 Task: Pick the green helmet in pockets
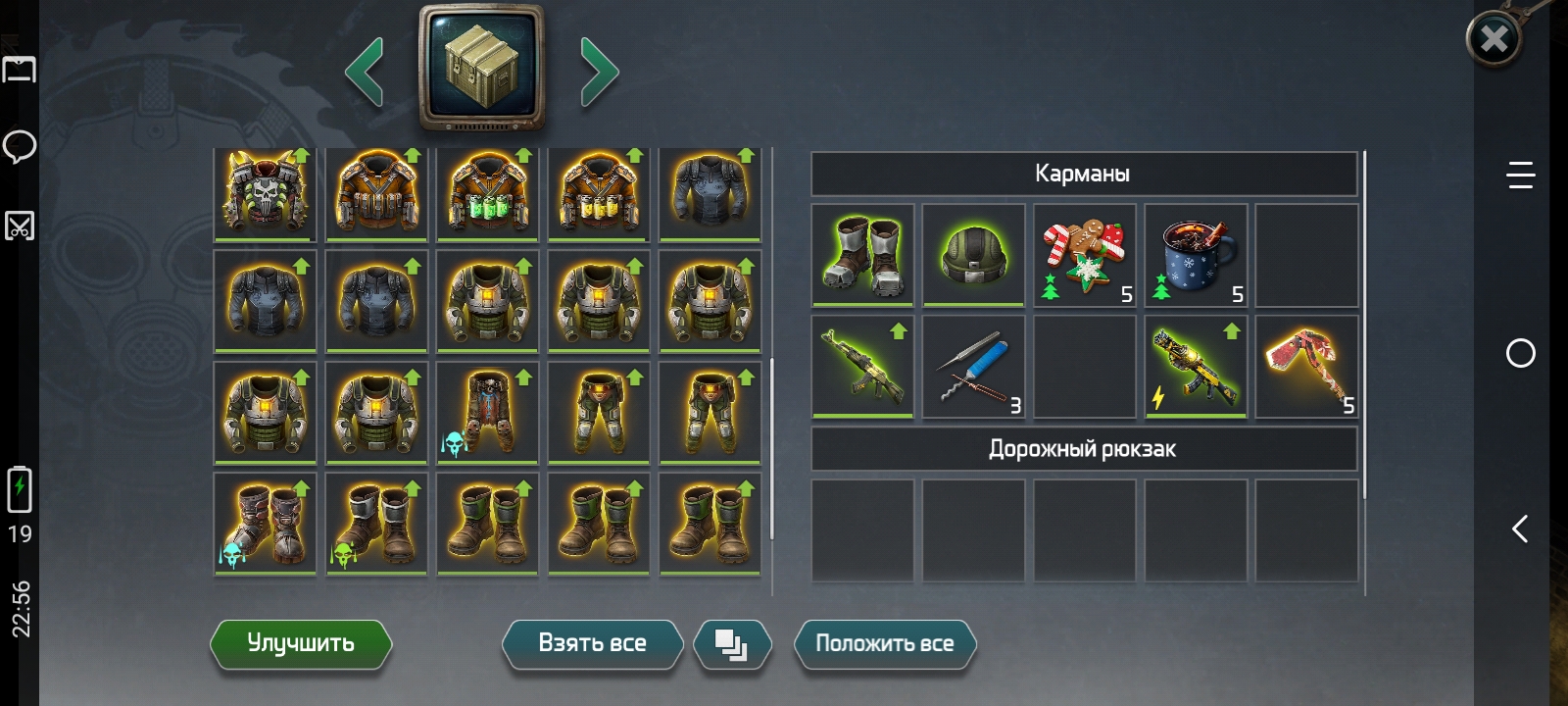[x=973, y=255]
